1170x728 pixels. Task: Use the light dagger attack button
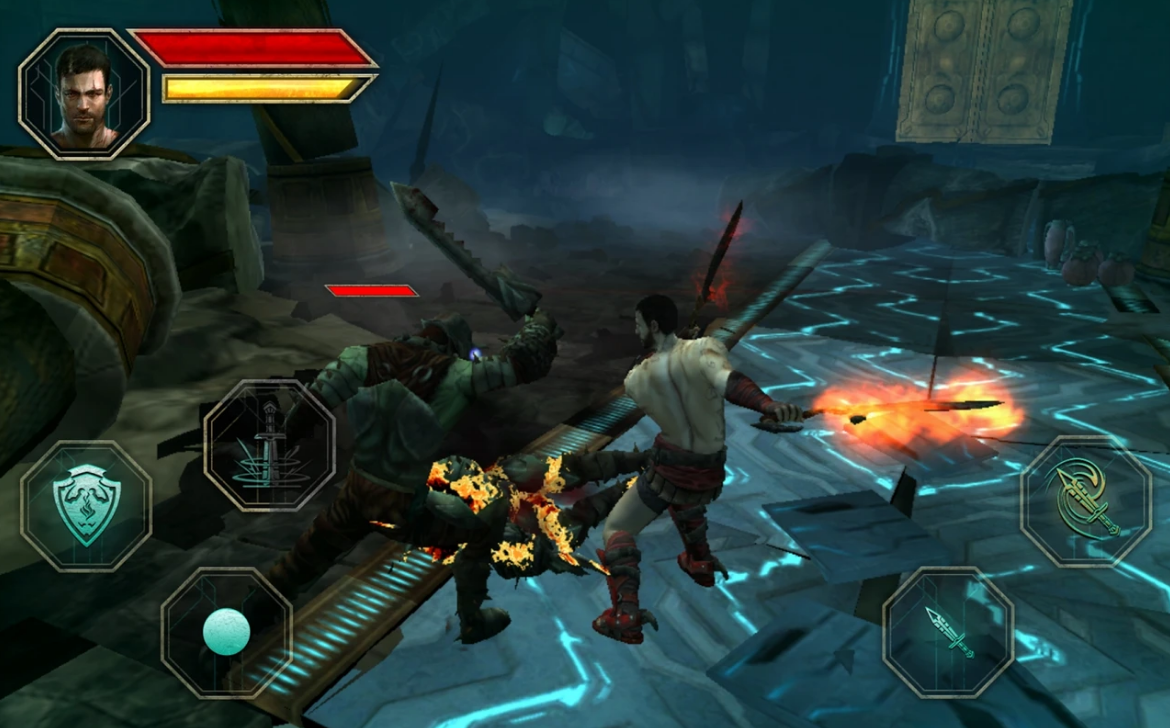(x=948, y=632)
